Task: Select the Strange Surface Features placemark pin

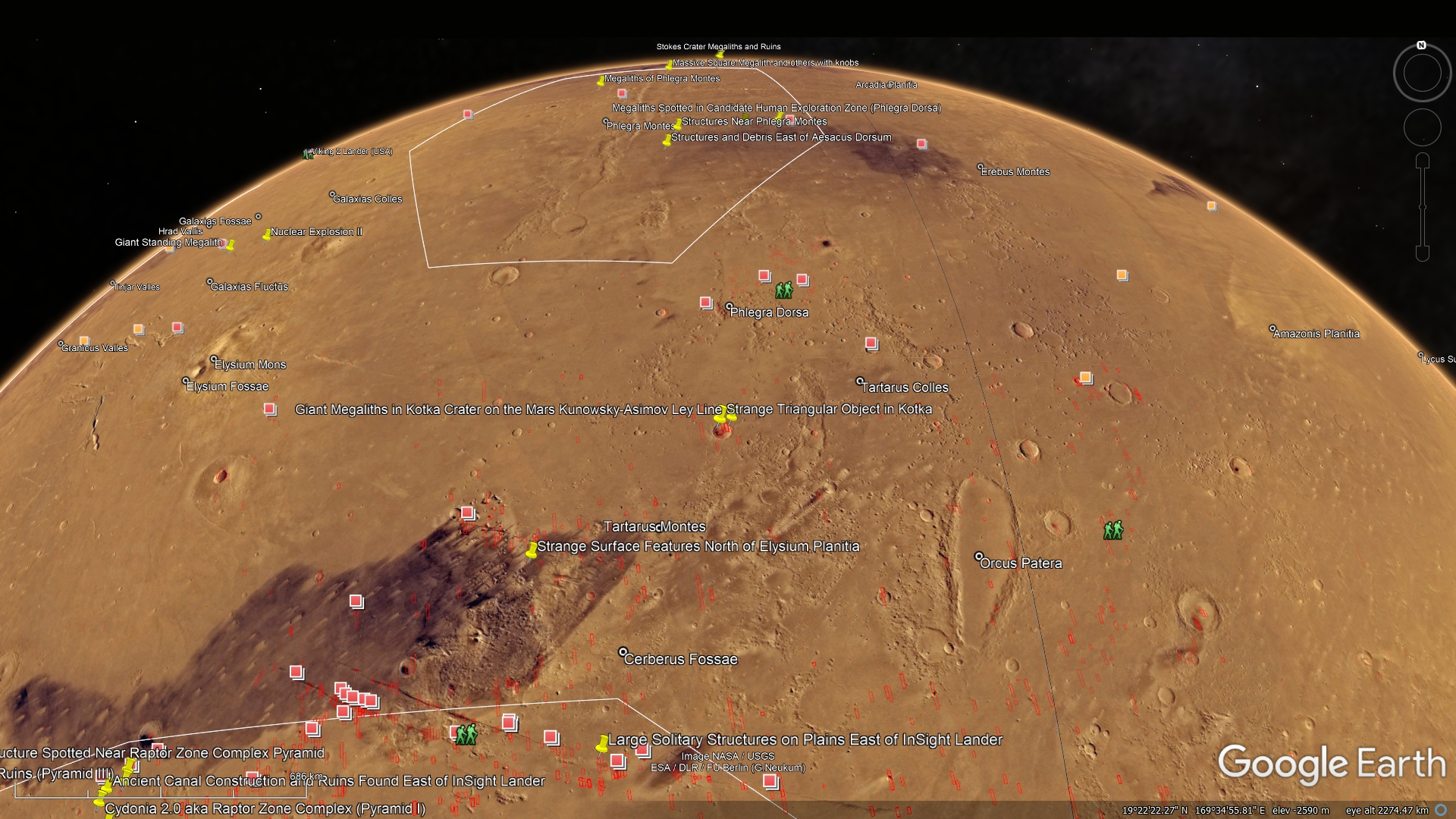Action: tap(532, 551)
